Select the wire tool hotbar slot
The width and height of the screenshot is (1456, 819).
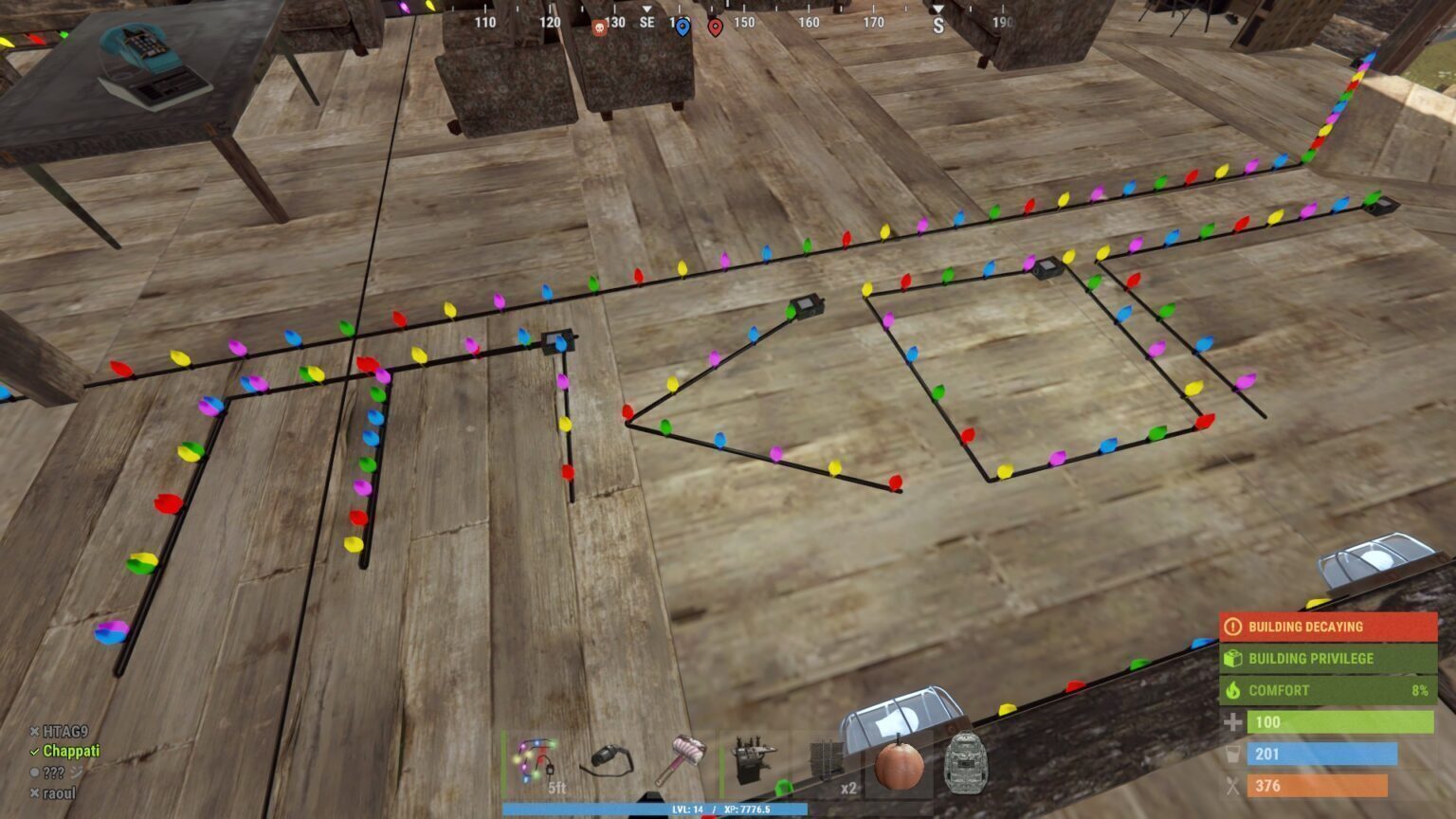609,763
